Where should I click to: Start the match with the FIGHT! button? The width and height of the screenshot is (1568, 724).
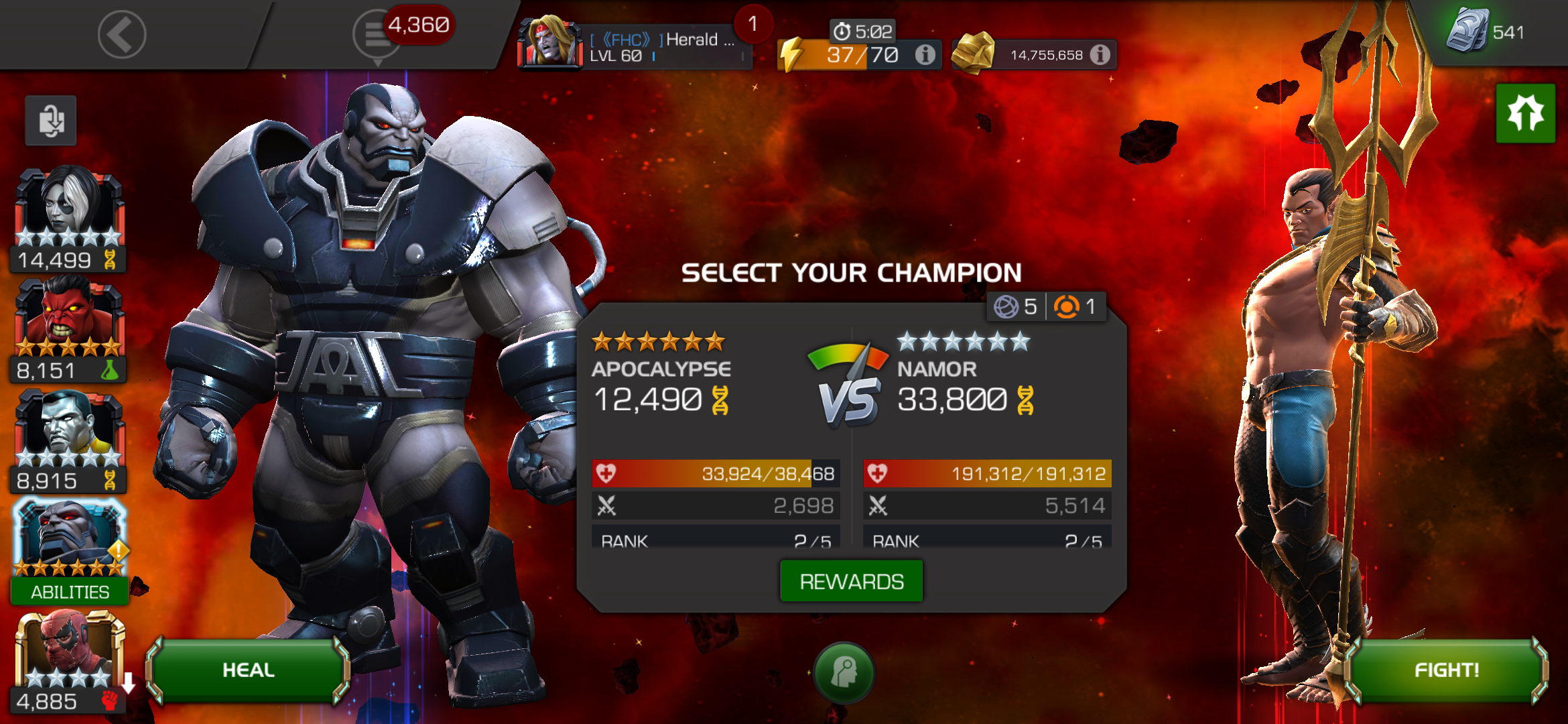point(1446,670)
